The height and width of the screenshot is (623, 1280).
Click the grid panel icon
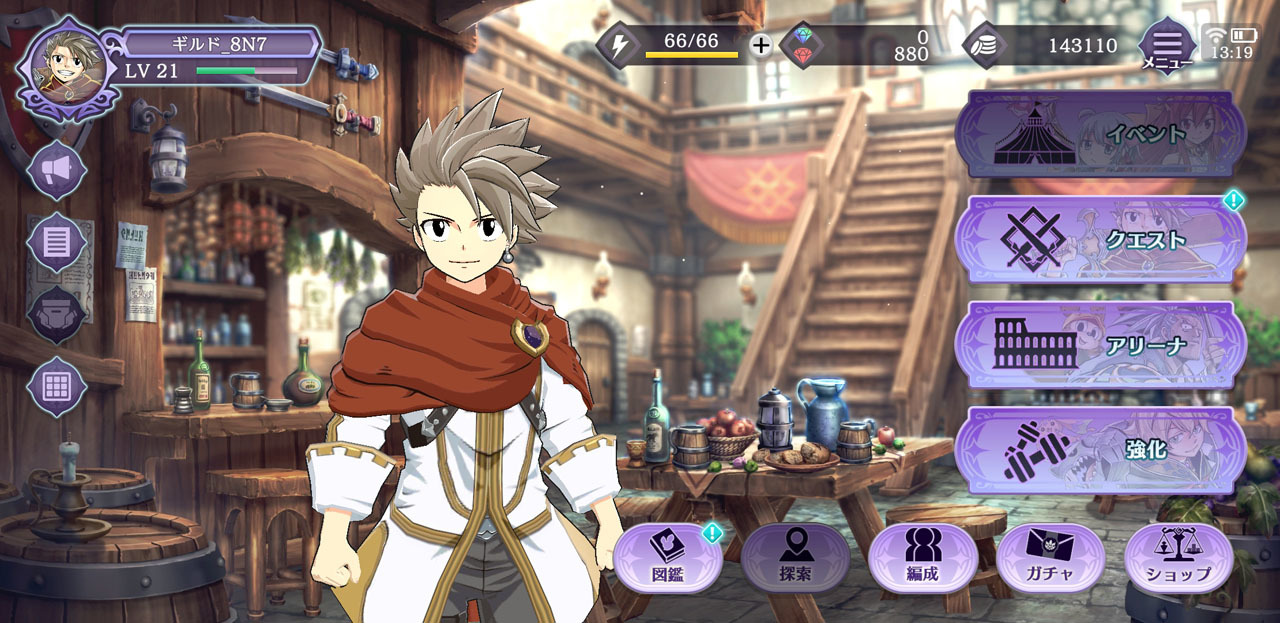pos(56,386)
